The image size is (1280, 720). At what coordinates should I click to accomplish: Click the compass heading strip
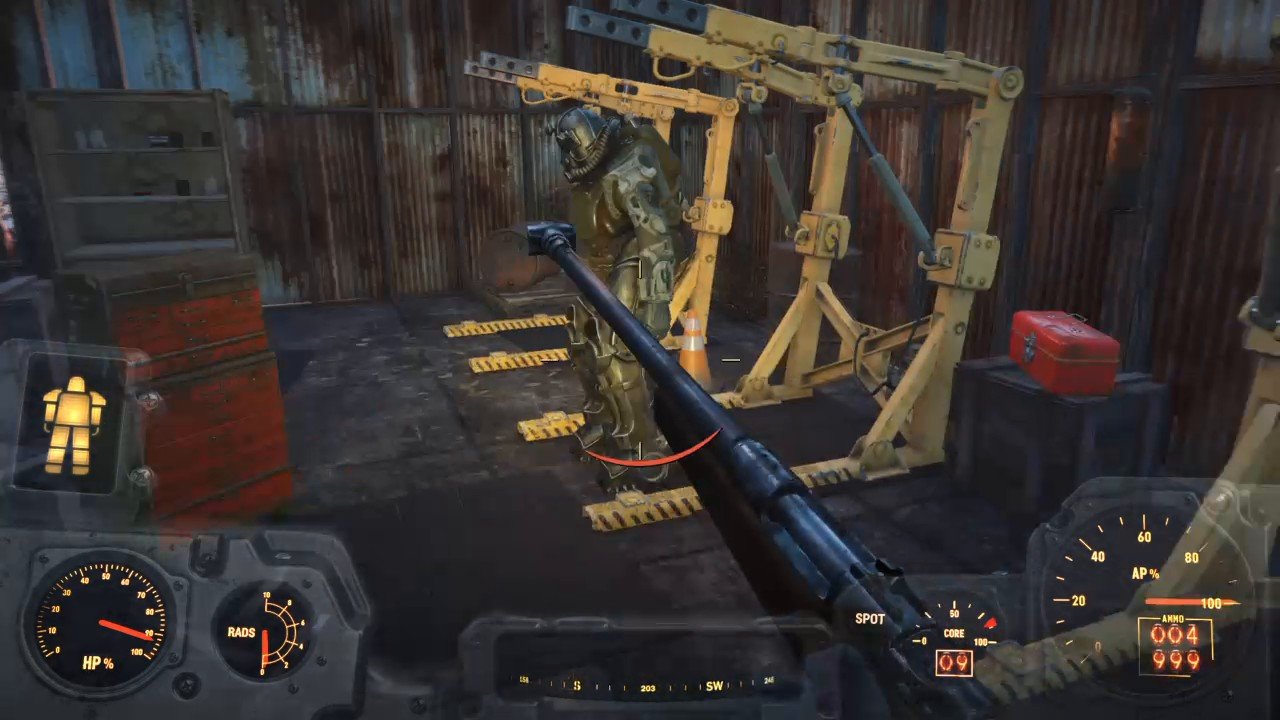645,686
